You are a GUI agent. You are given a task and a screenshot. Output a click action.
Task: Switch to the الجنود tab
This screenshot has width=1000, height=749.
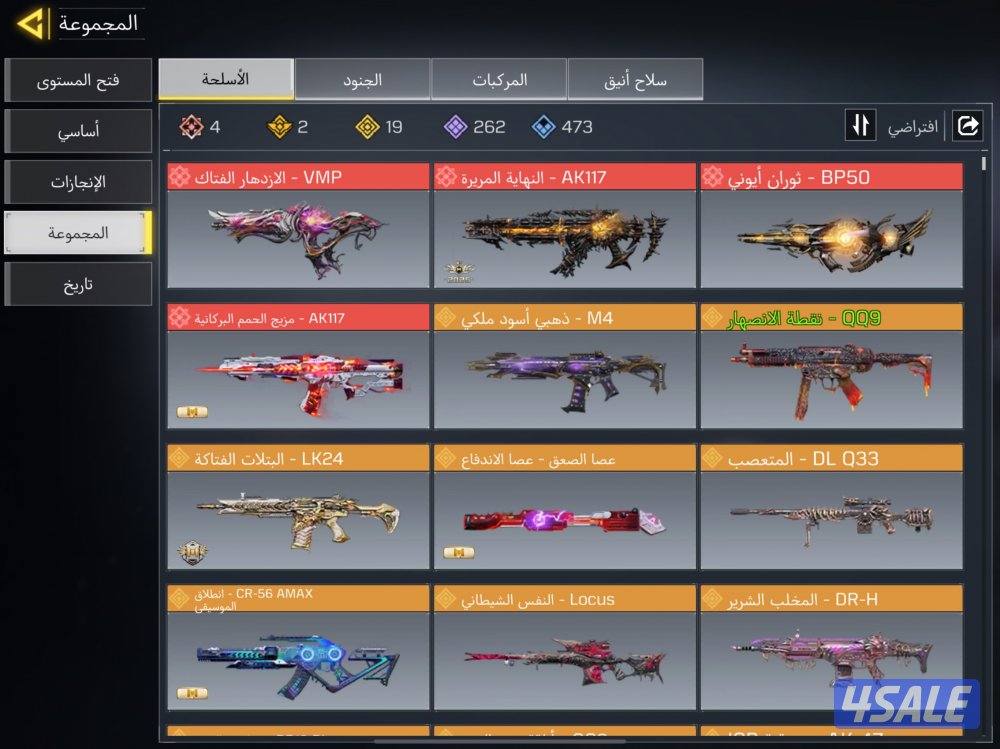point(362,79)
